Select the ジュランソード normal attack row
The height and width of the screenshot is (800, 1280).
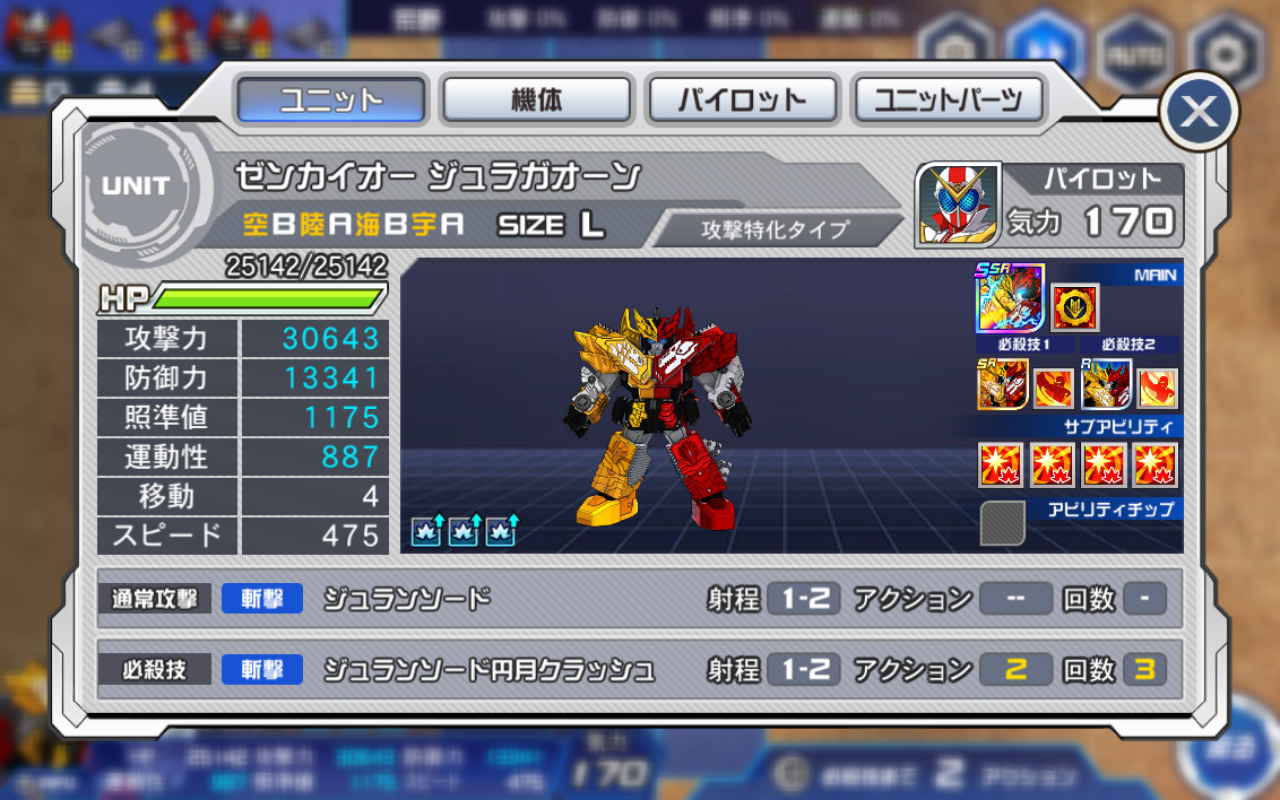click(x=640, y=599)
